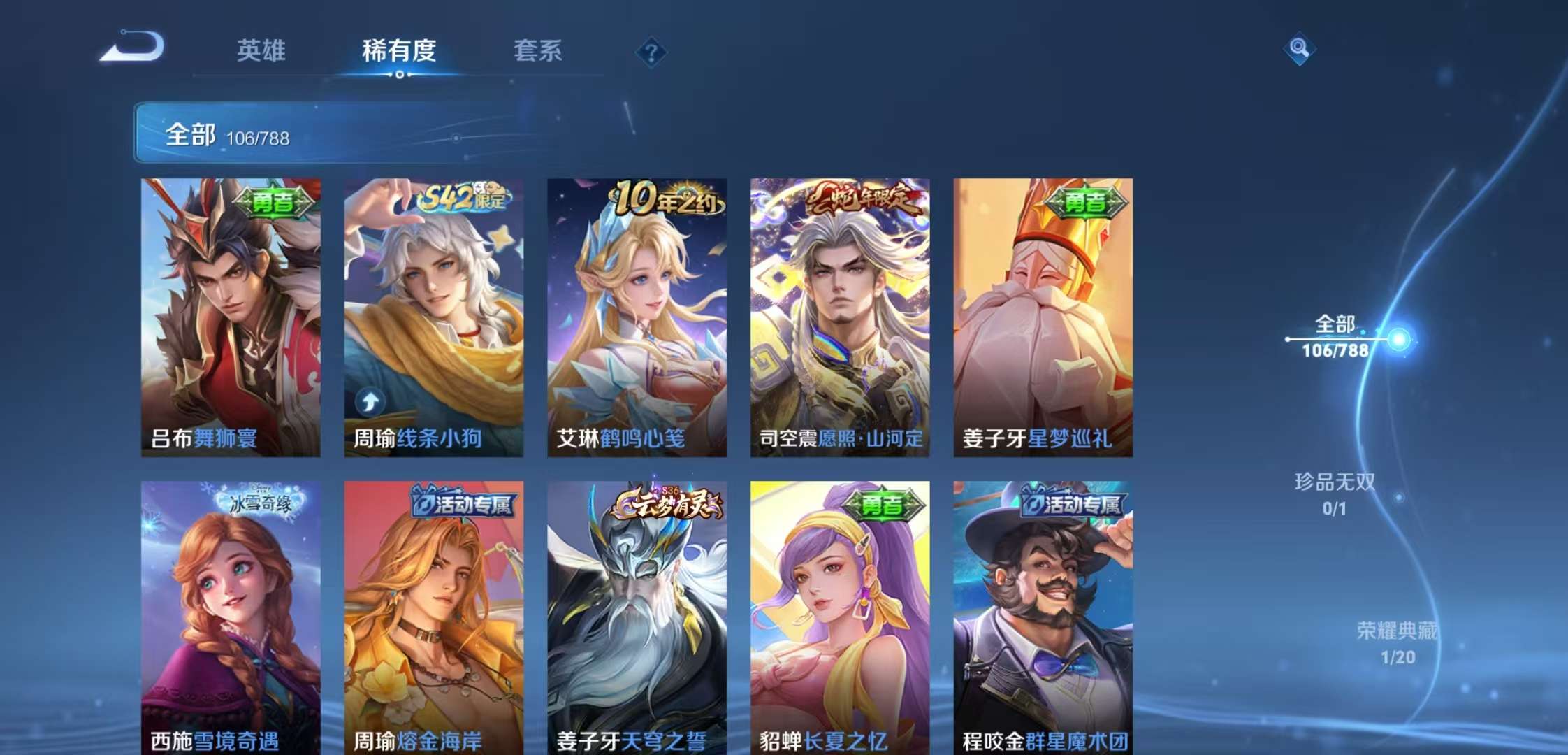The image size is (1568, 755).
Task: Click the help question mark icon
Action: pos(651,50)
